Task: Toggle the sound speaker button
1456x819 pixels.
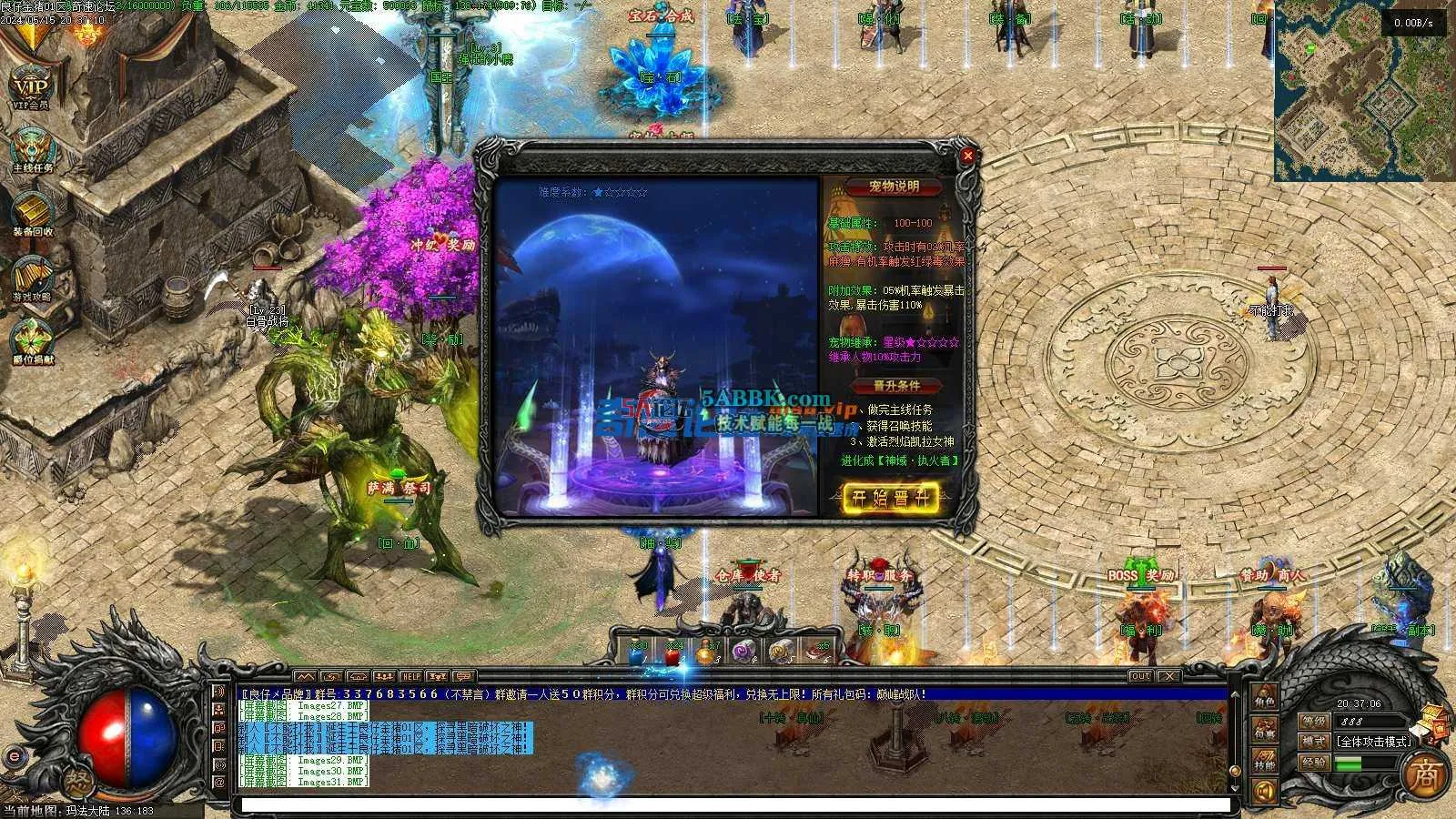Action: (1263, 791)
